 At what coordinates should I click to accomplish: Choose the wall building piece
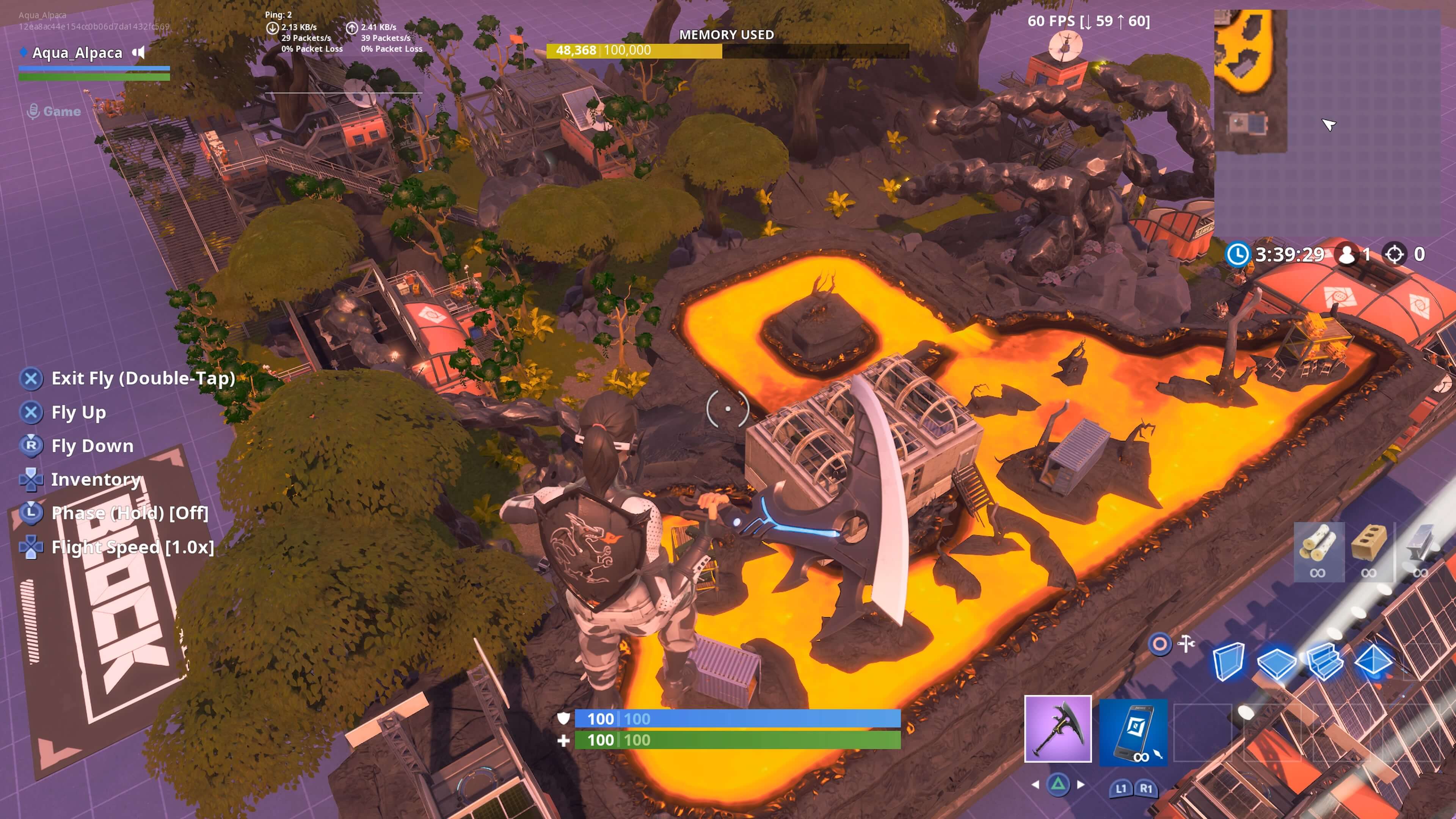click(1227, 661)
